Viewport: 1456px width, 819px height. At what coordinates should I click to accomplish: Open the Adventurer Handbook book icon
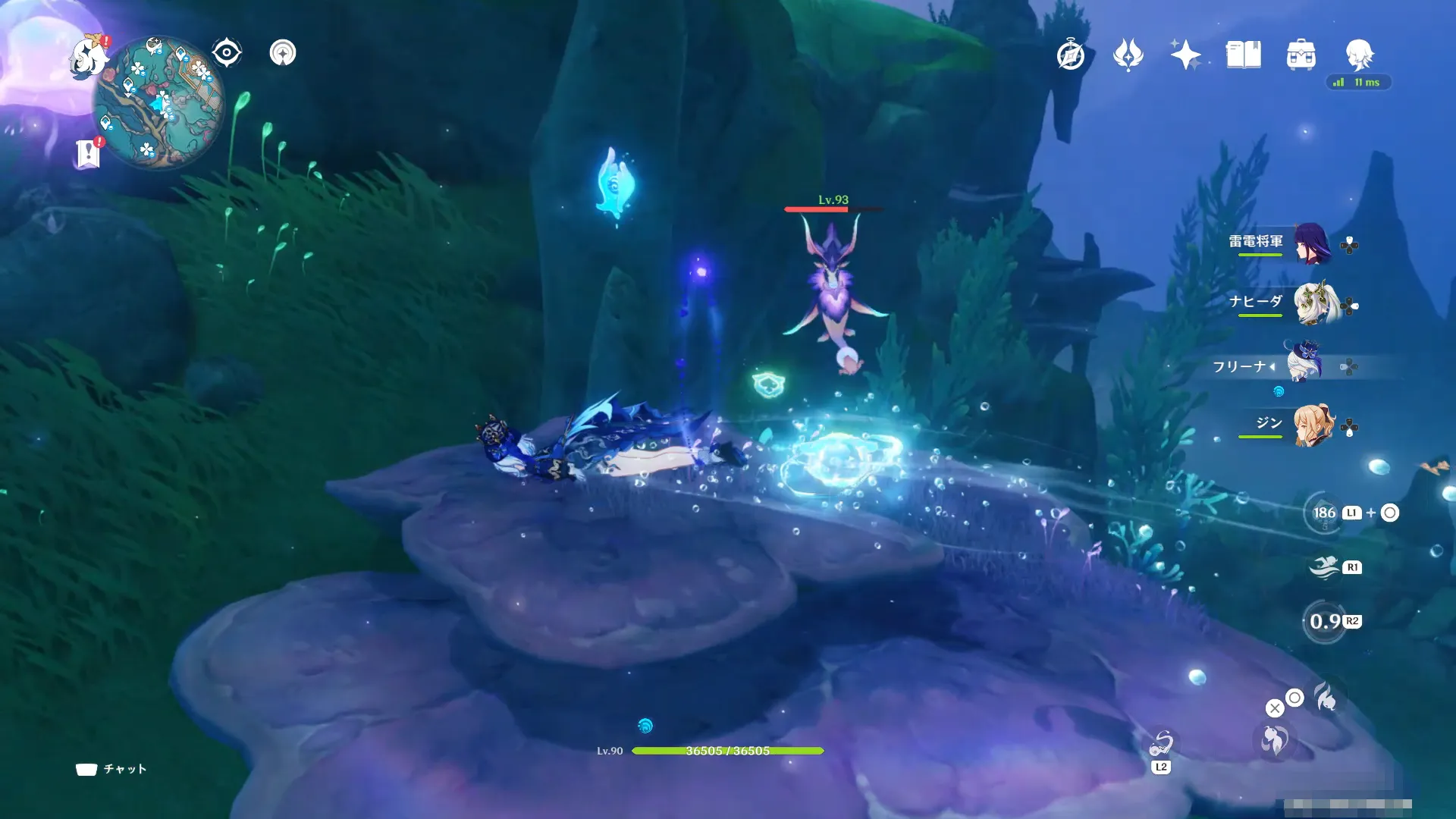coord(1243,55)
